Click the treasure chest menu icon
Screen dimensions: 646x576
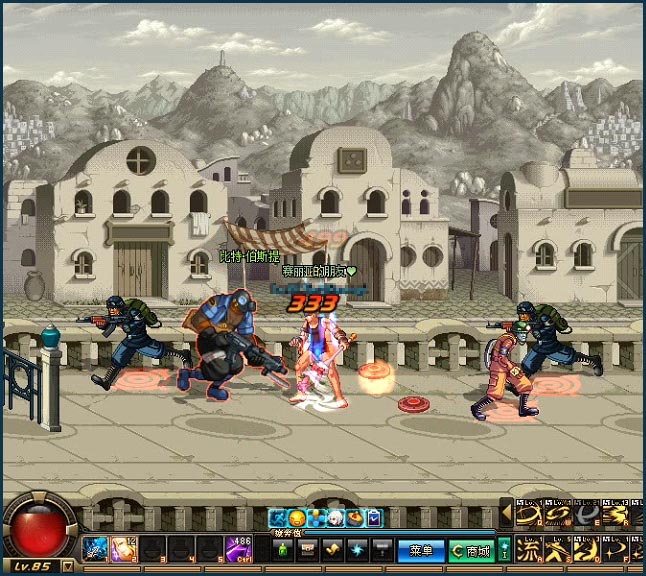point(308,550)
